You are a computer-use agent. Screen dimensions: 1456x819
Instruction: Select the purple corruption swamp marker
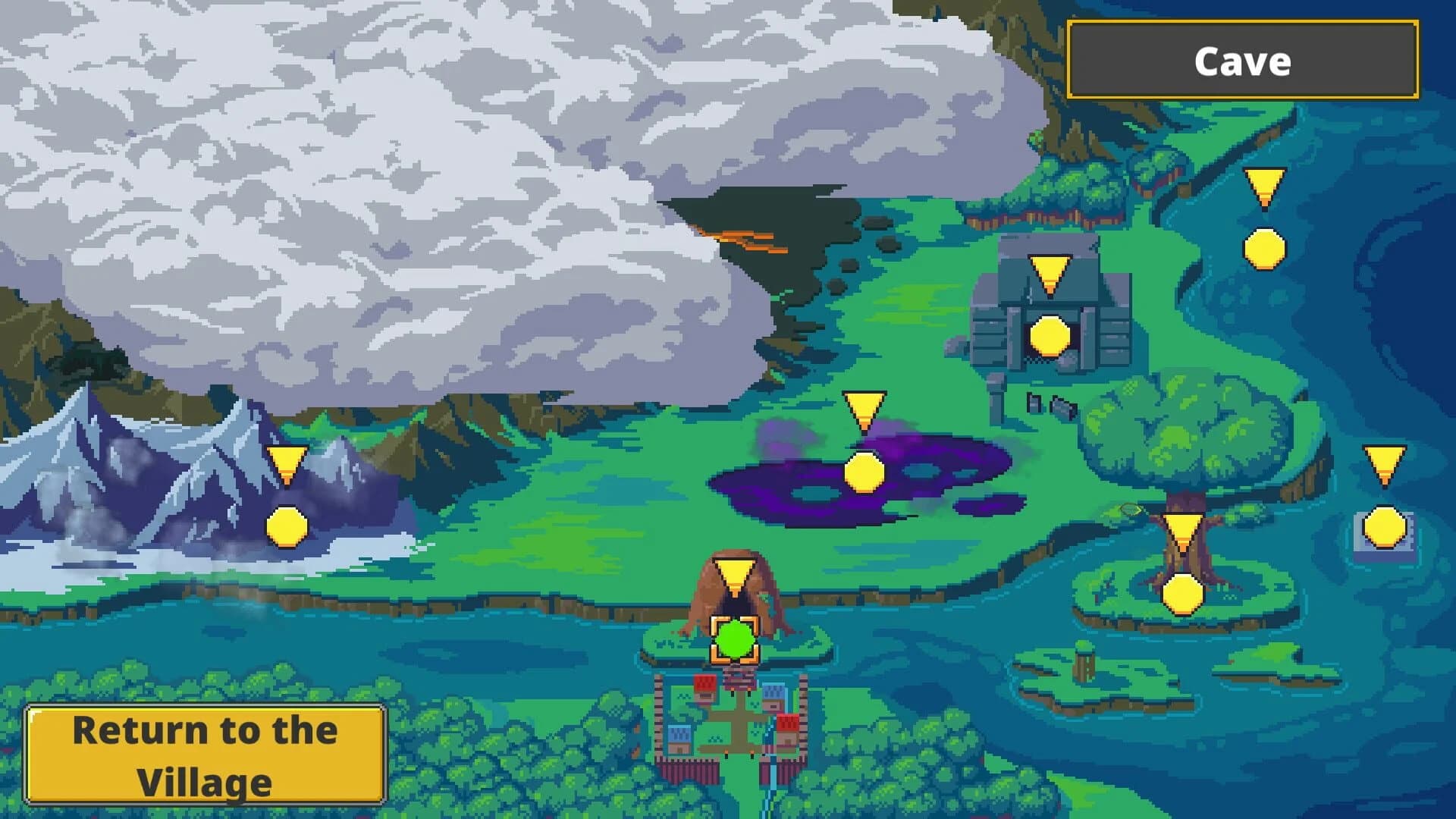pos(864,472)
